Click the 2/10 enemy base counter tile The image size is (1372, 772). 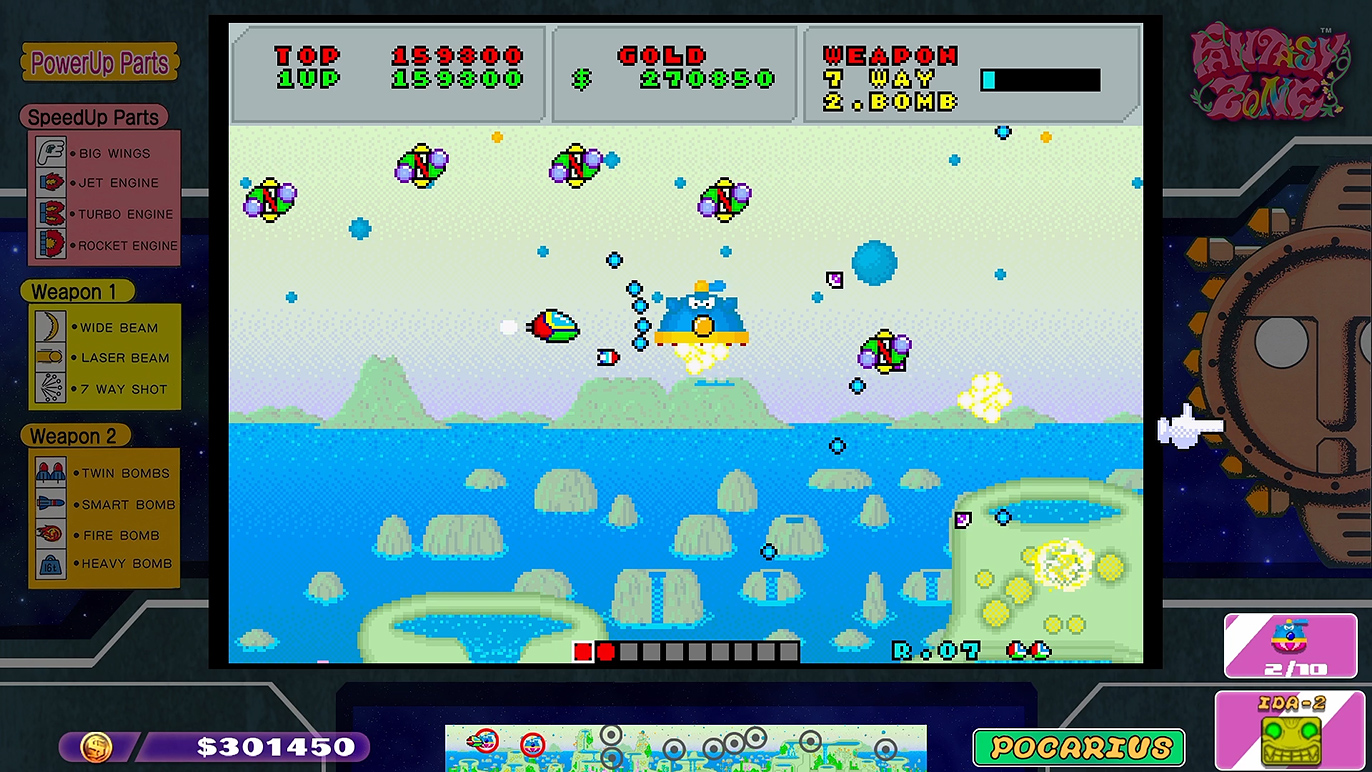tap(1289, 644)
